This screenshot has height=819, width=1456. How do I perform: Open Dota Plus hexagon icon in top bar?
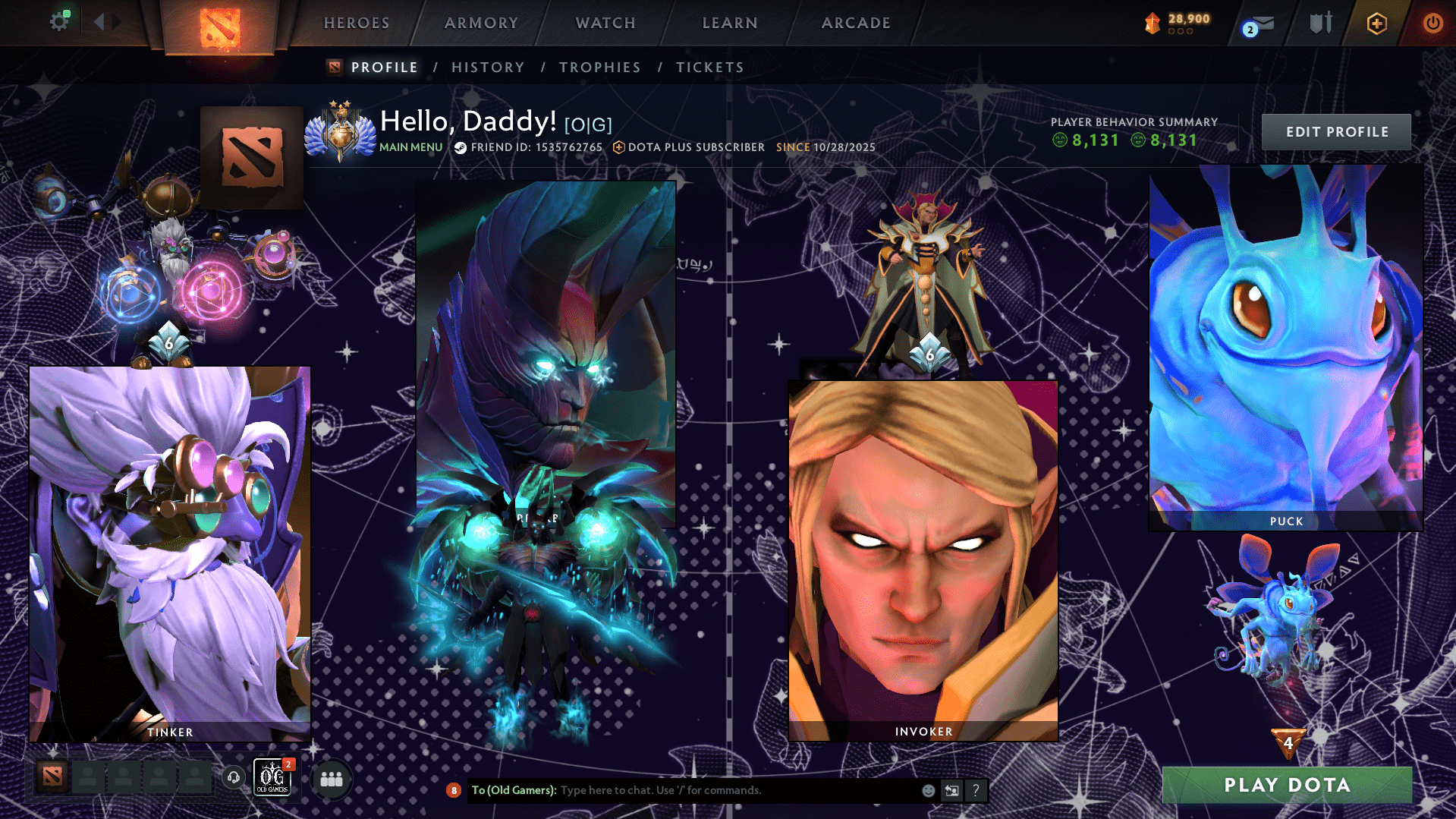click(x=1376, y=23)
